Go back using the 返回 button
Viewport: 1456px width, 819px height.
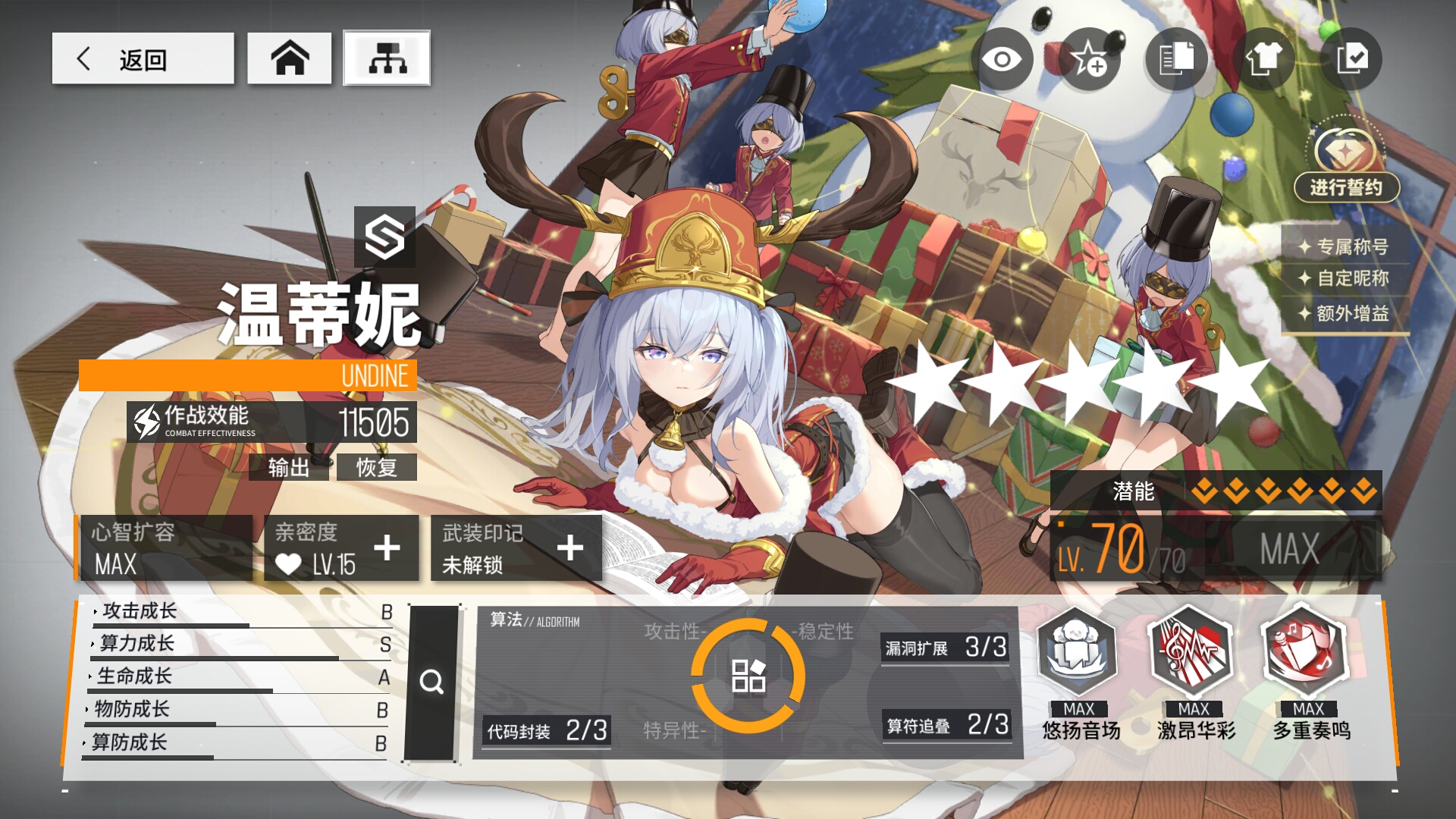coord(143,58)
